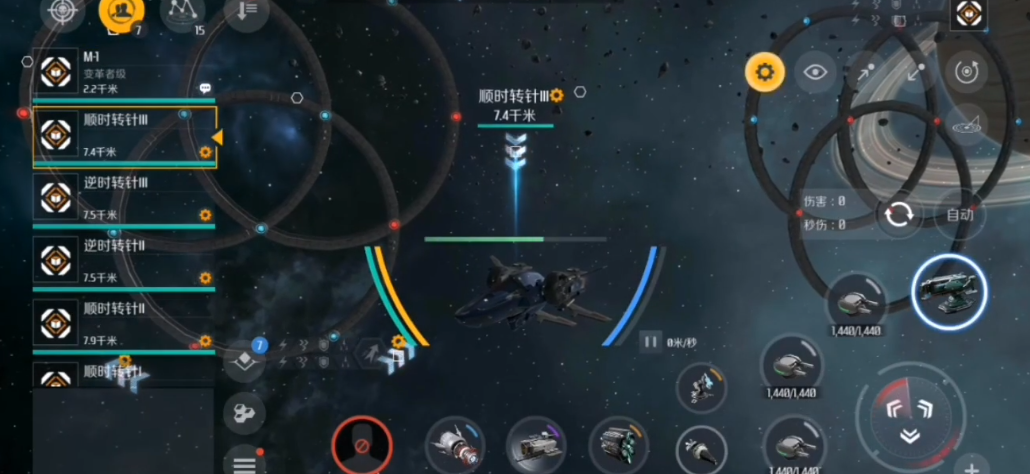Fire the highlighted launcher weapon module

(x=949, y=291)
